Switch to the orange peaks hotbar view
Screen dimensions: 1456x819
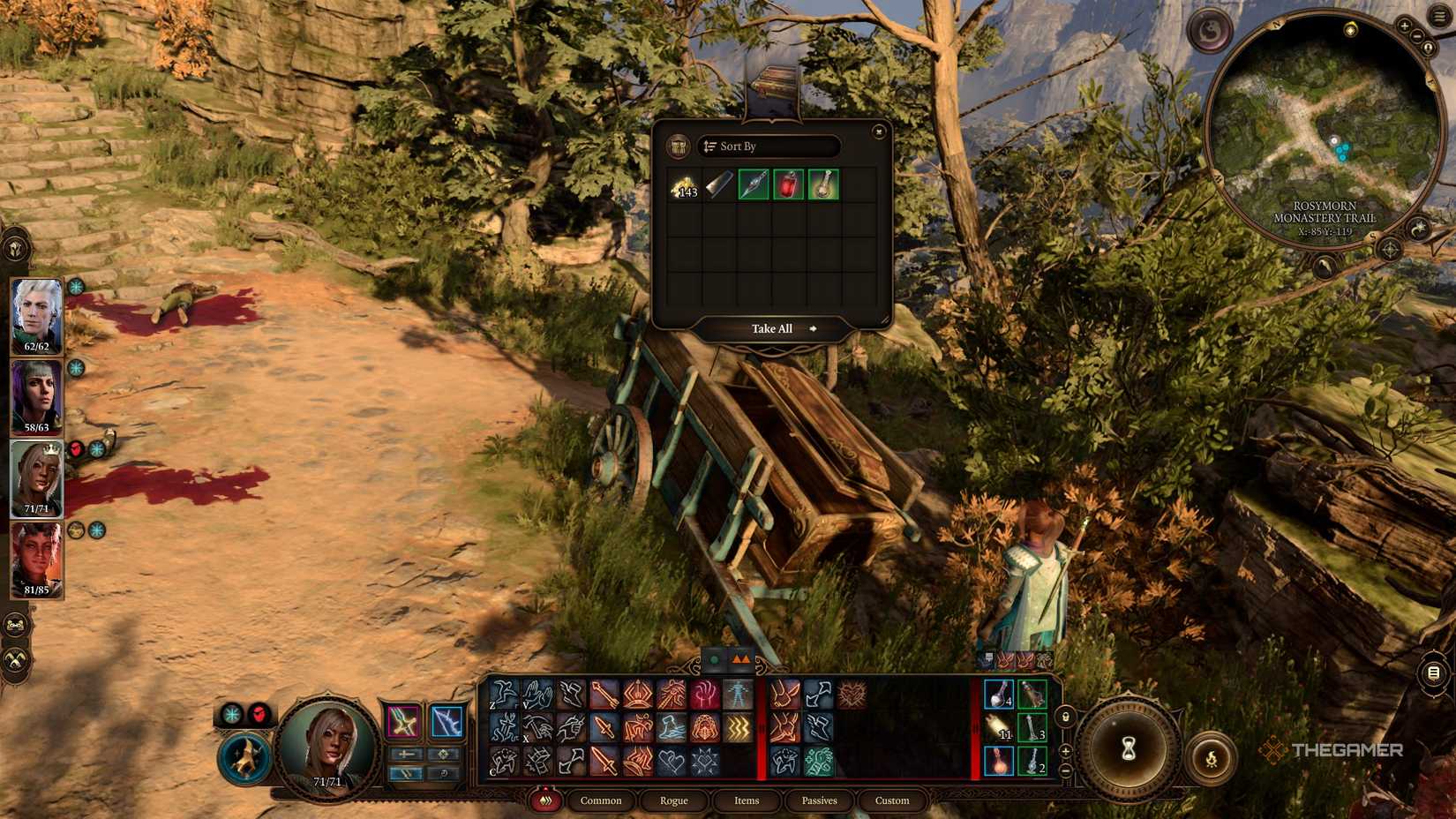tap(740, 659)
